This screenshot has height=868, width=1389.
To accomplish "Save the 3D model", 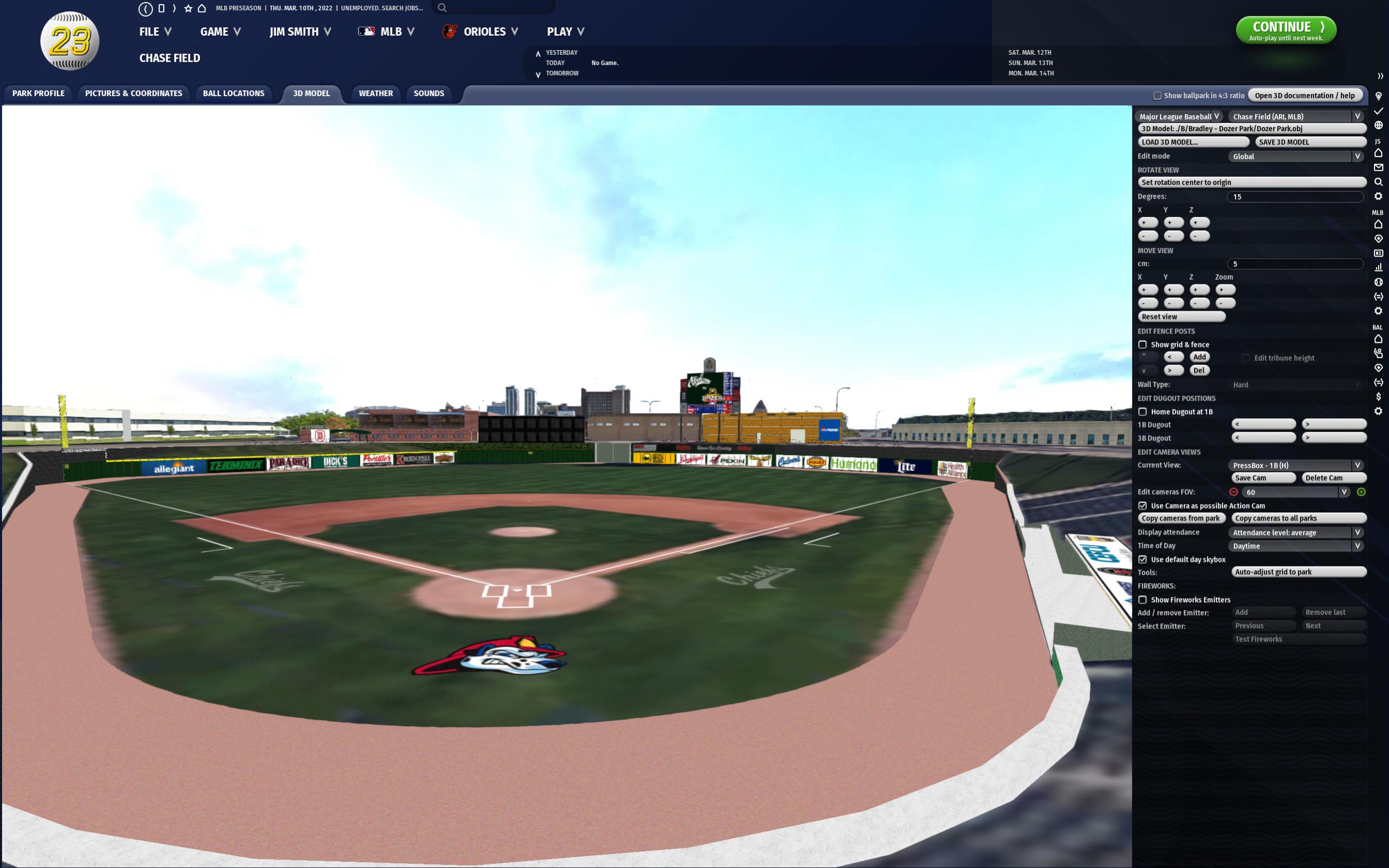I will click(1310, 142).
